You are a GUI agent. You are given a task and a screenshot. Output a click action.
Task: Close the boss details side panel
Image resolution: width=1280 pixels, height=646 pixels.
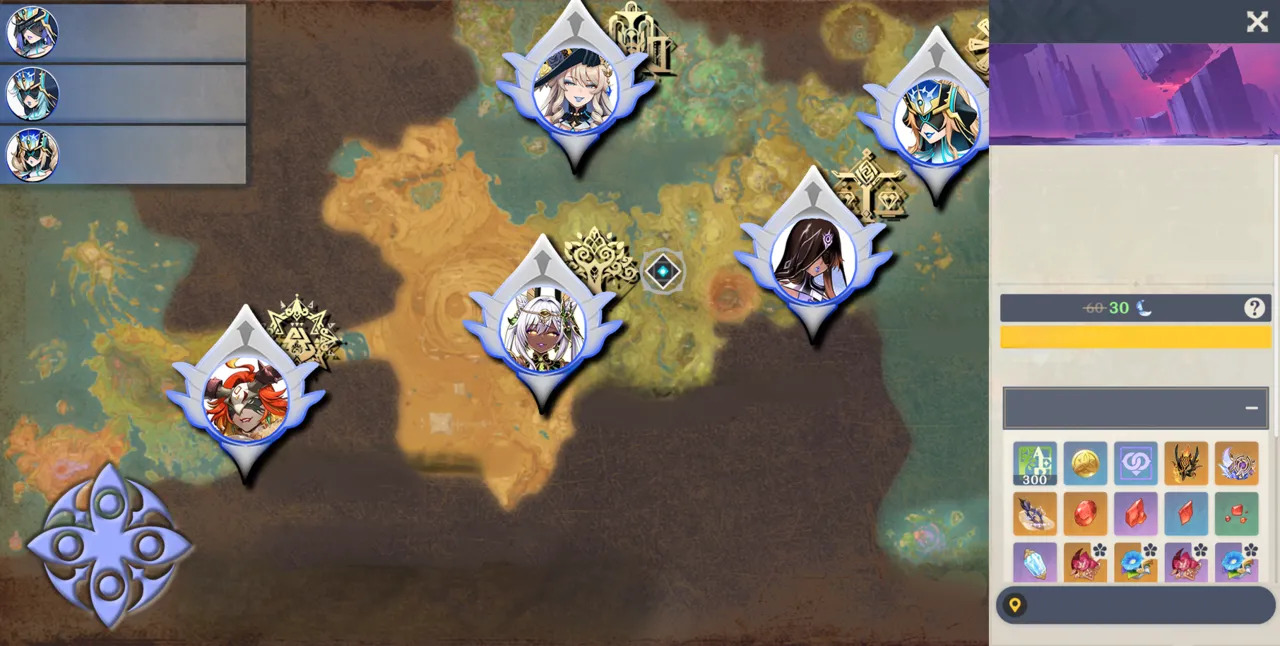[x=1257, y=22]
